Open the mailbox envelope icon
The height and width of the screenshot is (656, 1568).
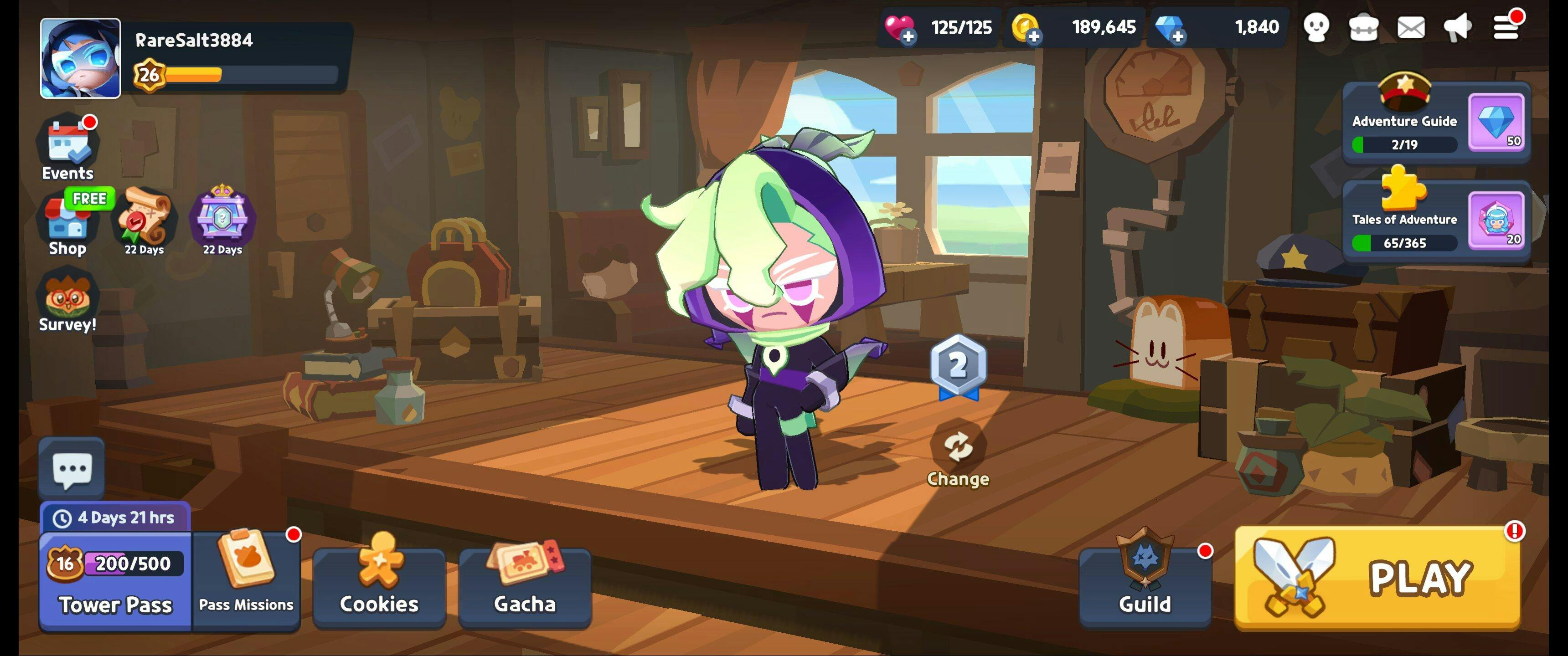click(1410, 27)
